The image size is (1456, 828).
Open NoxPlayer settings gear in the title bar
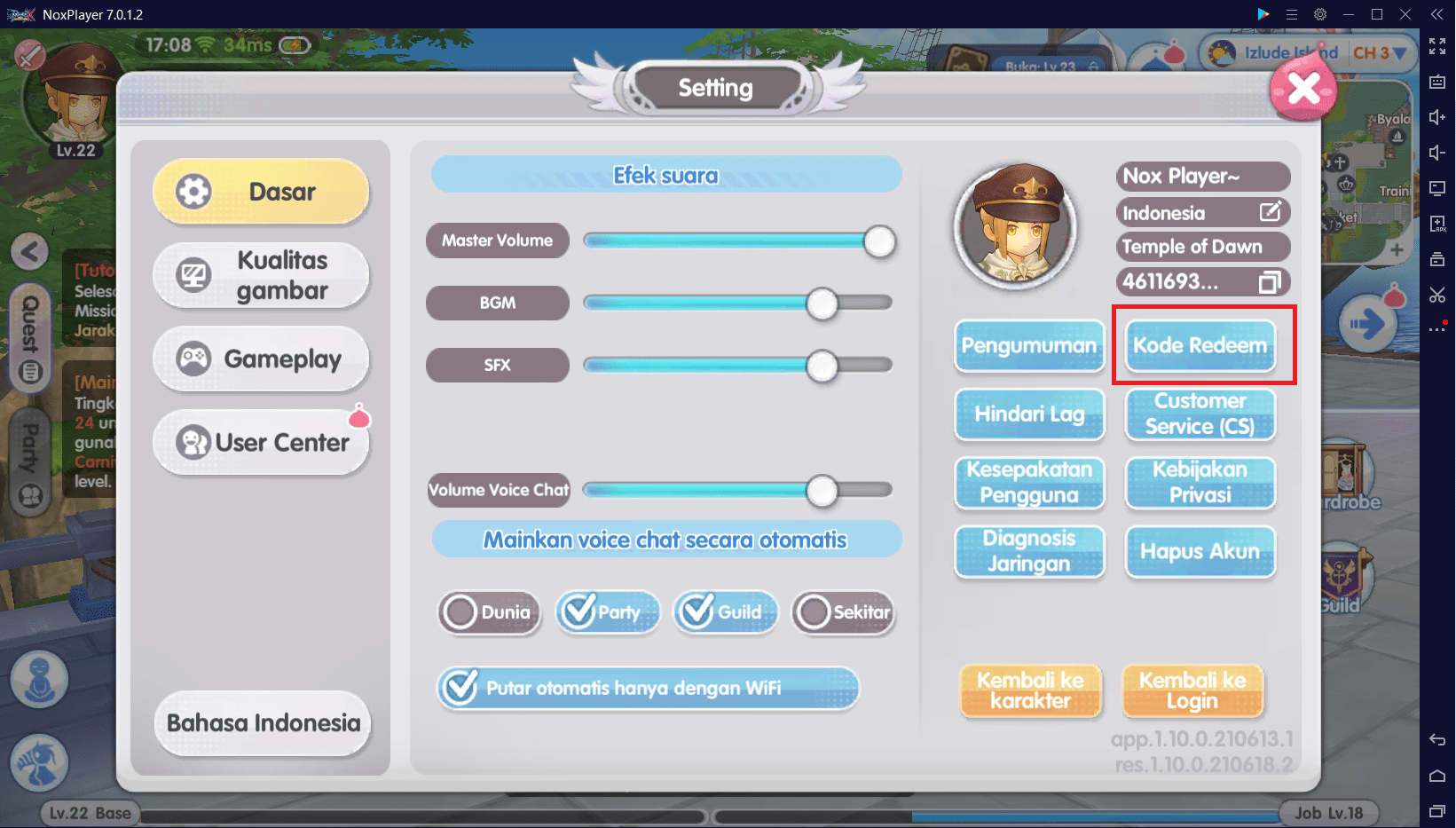coord(1320,14)
